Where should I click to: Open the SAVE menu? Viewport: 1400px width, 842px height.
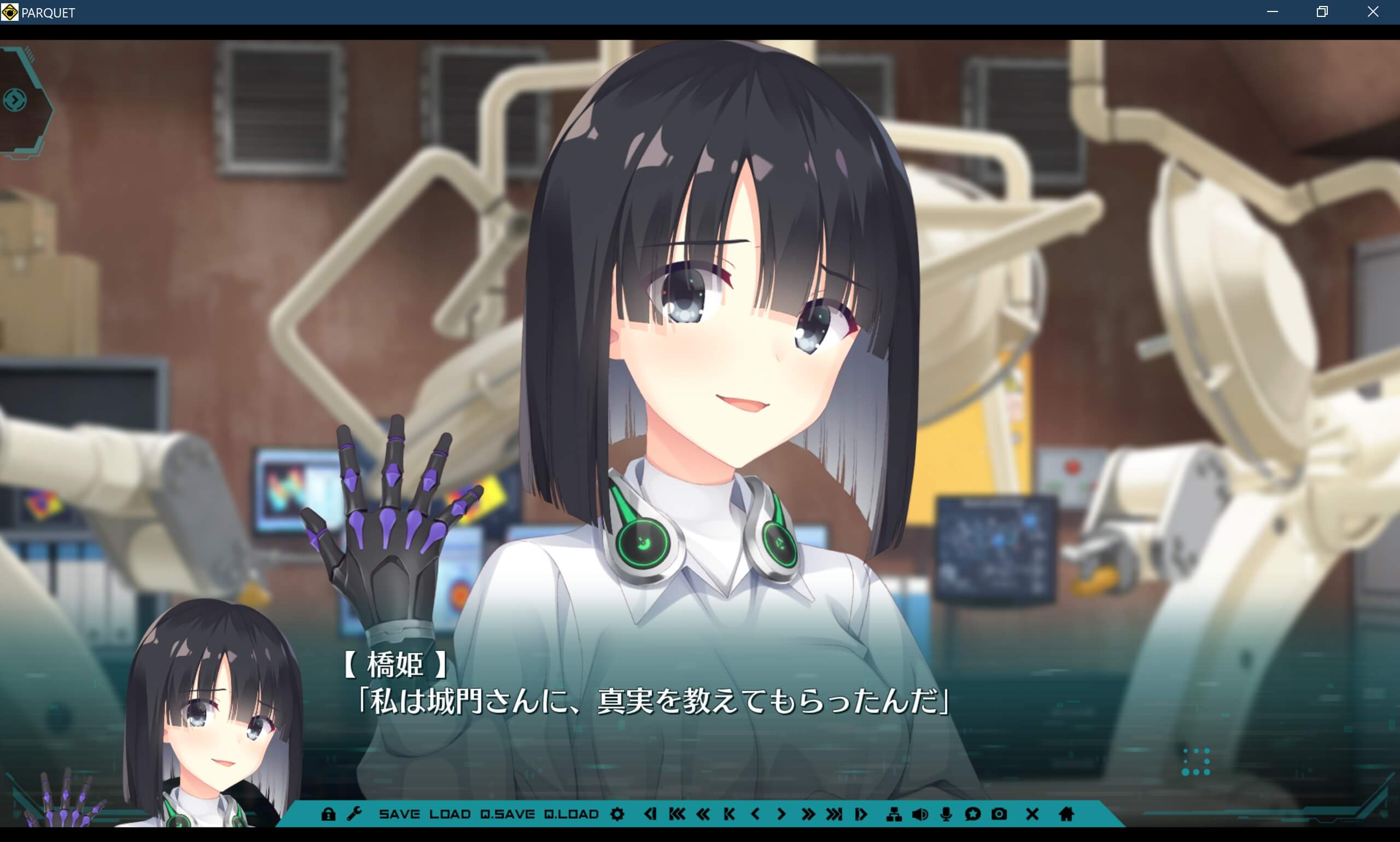click(x=399, y=815)
